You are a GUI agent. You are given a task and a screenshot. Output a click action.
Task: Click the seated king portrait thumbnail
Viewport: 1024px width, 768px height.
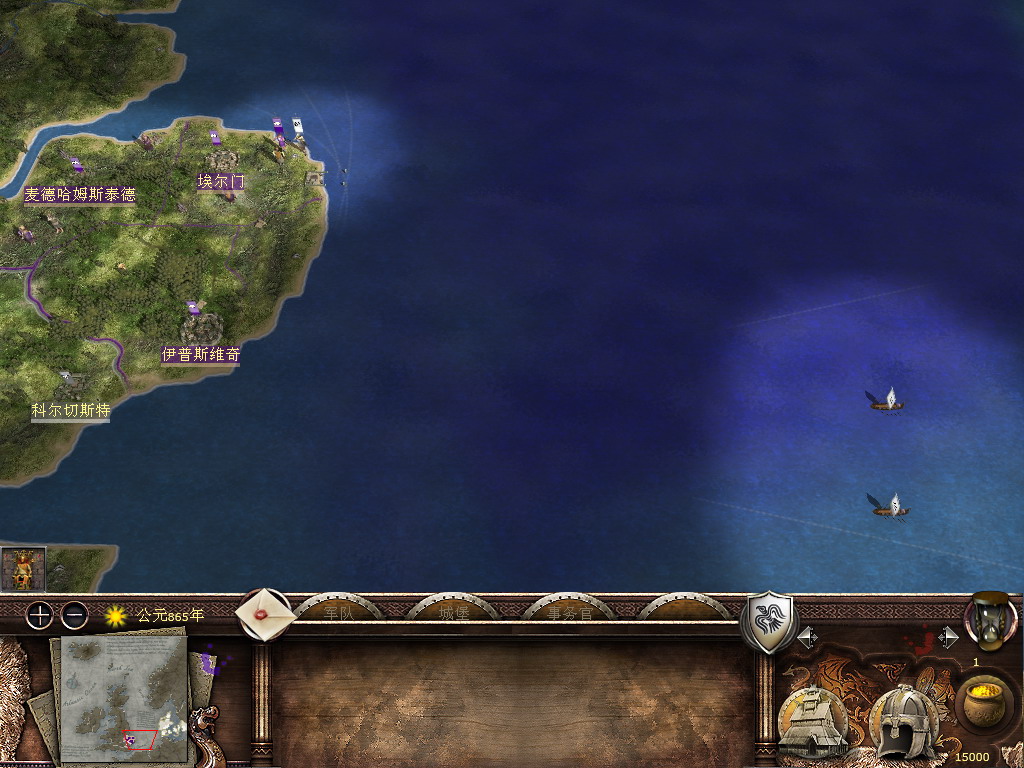[x=23, y=569]
